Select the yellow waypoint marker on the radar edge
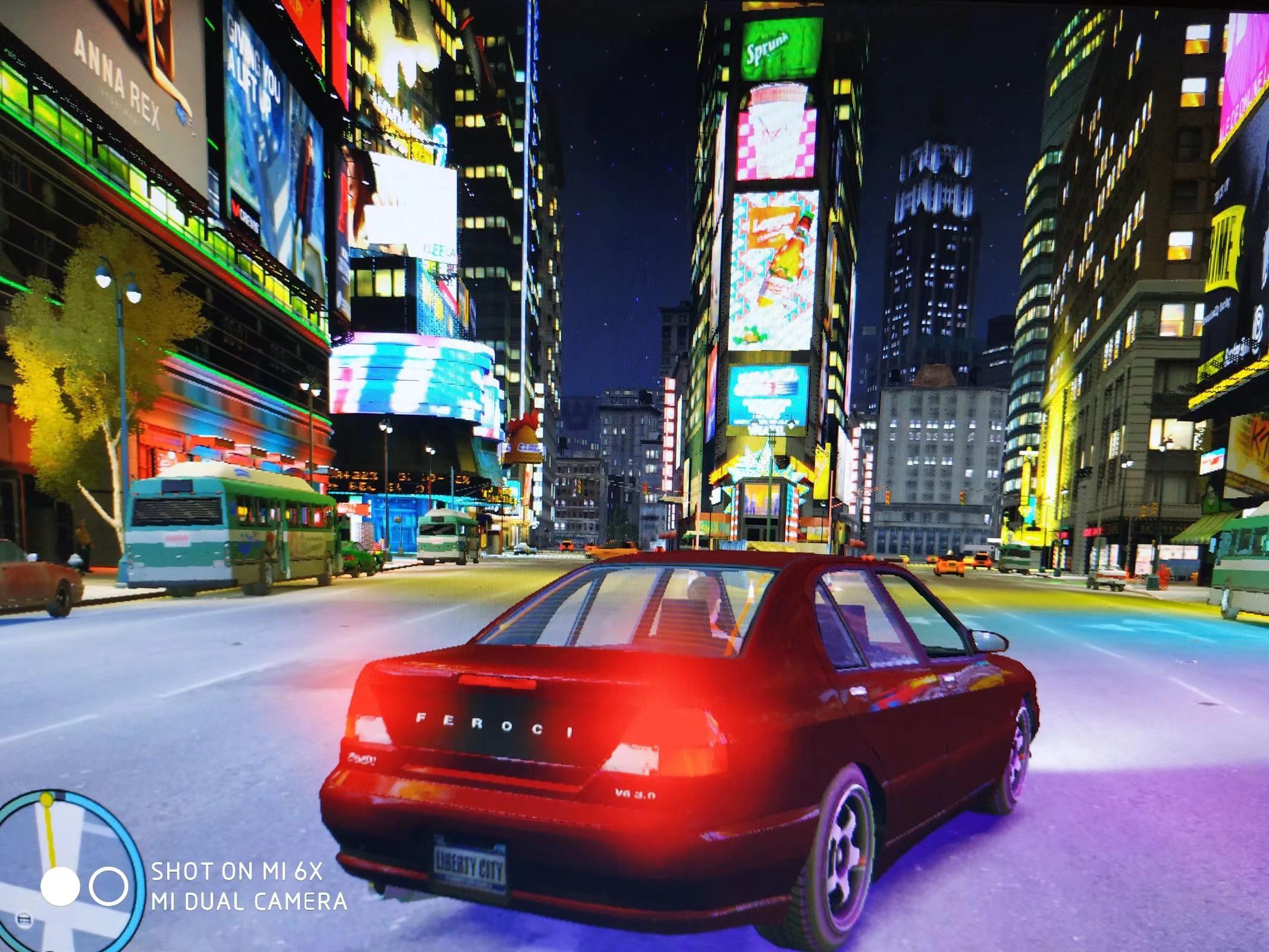The width and height of the screenshot is (1269, 952). pyautogui.click(x=46, y=800)
